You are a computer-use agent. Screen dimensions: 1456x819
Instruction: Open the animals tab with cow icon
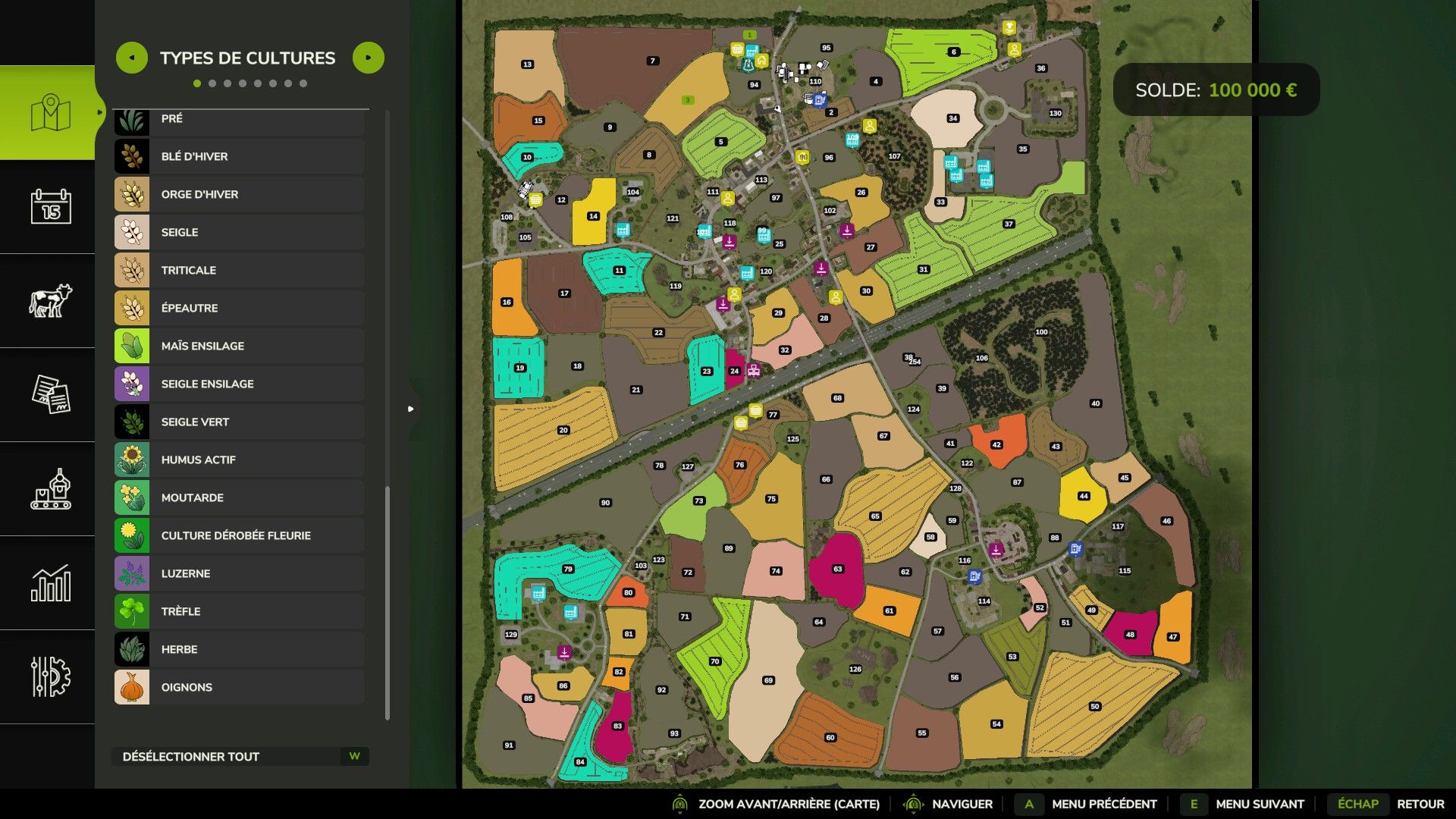[51, 300]
